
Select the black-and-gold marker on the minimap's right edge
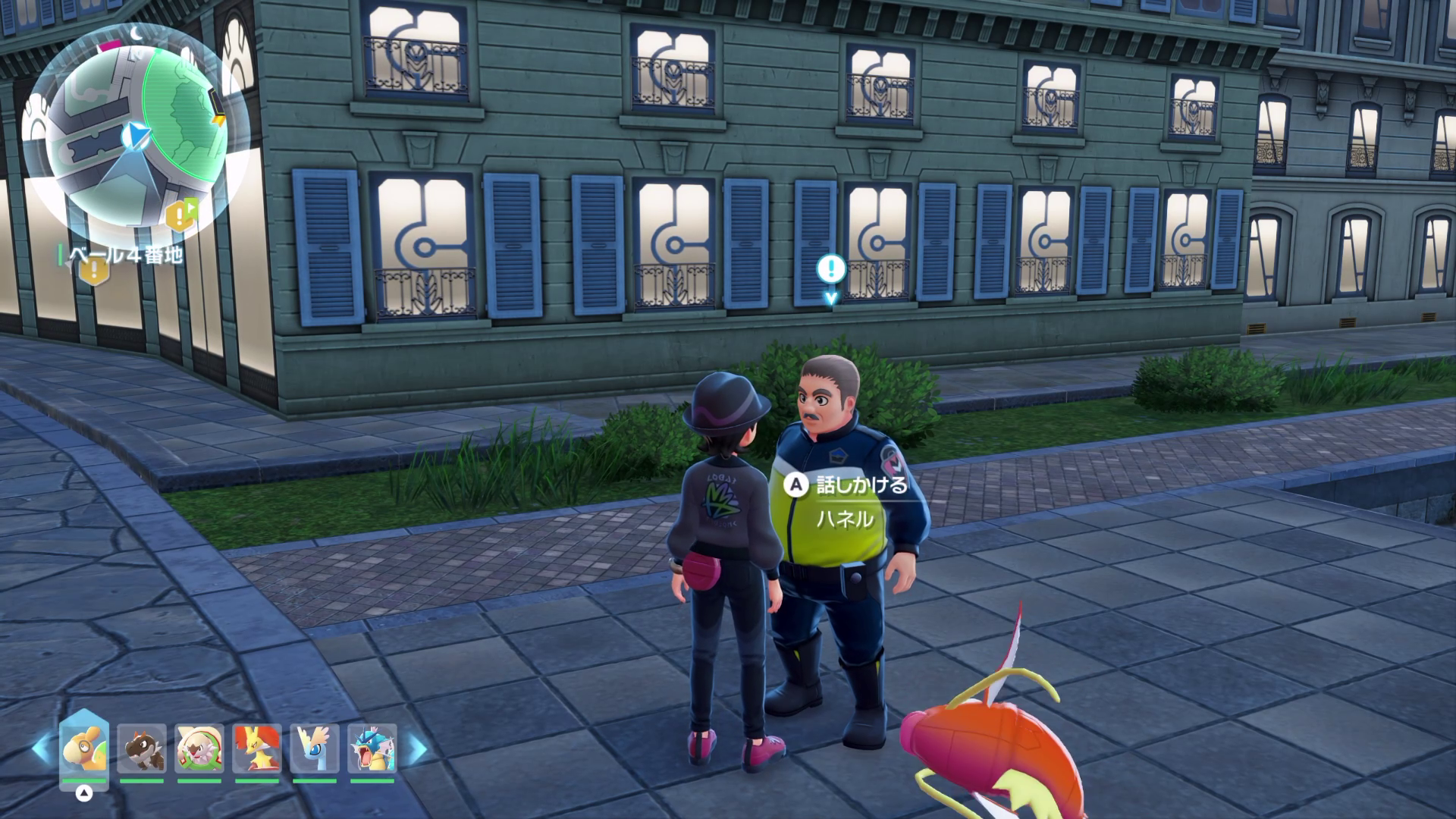tap(218, 106)
